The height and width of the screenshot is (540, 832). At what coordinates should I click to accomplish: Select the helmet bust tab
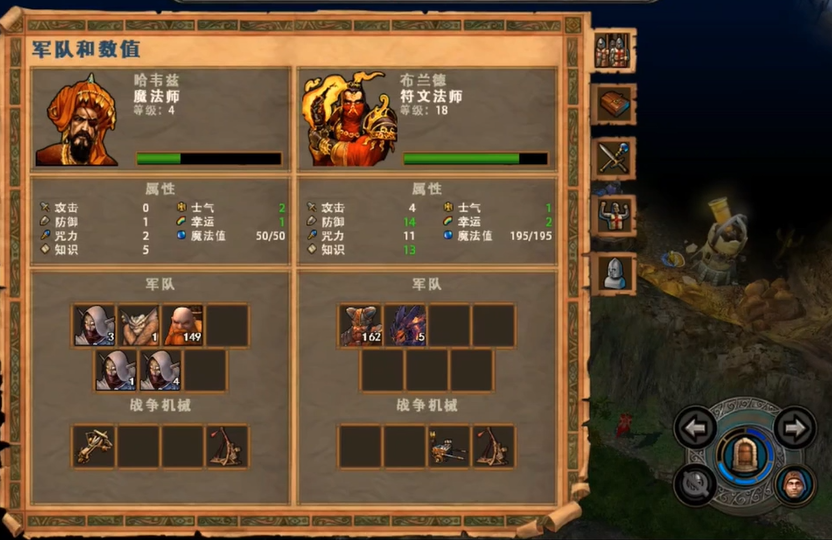[612, 273]
